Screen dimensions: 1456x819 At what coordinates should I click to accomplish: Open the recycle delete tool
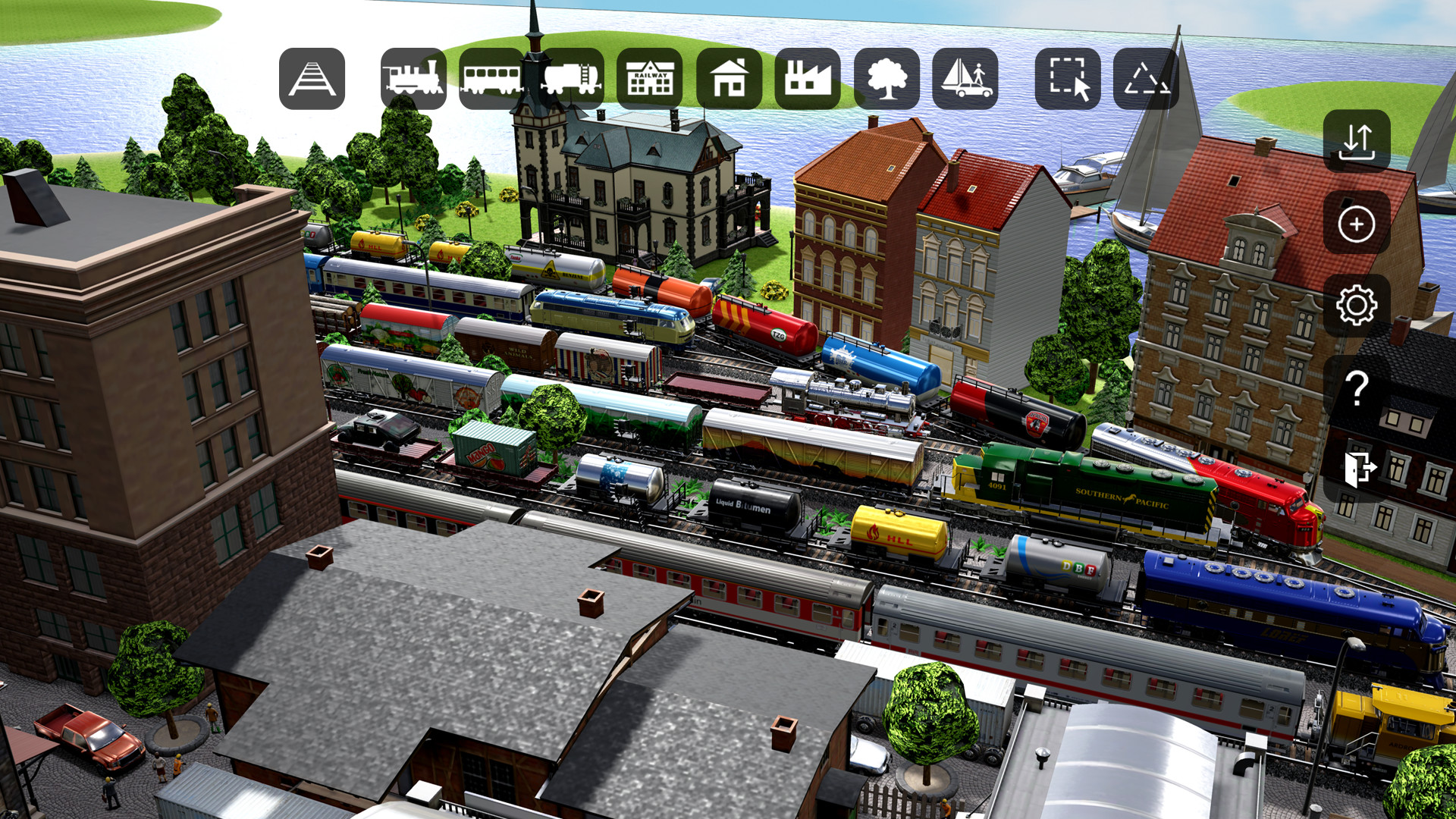(1145, 78)
